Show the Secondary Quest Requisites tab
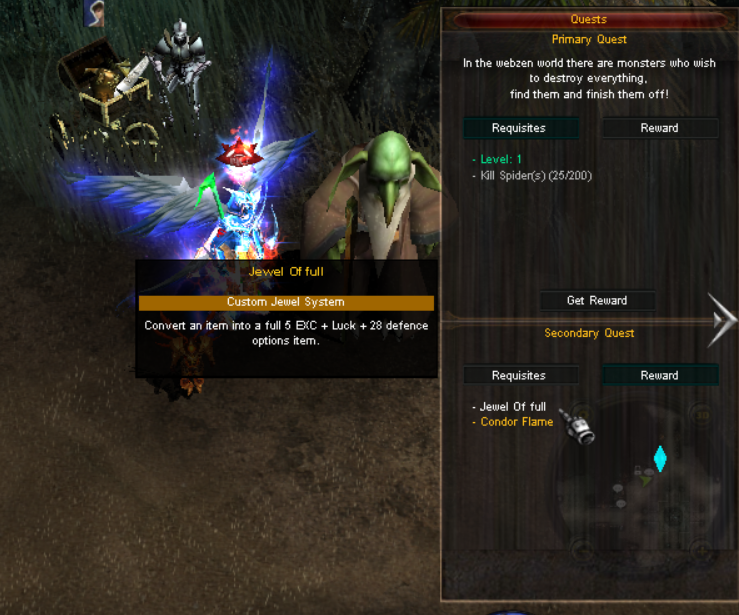The image size is (739, 615). point(519,376)
